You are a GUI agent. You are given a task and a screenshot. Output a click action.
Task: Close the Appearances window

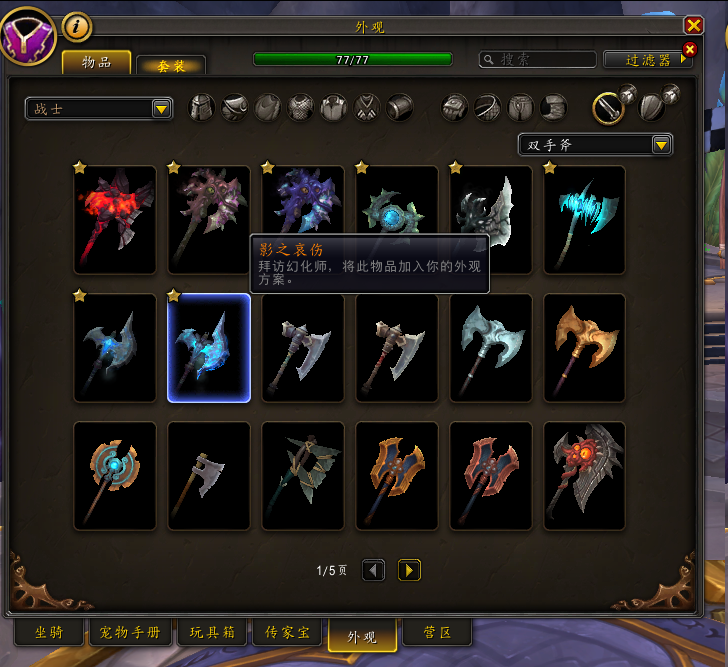point(693,25)
